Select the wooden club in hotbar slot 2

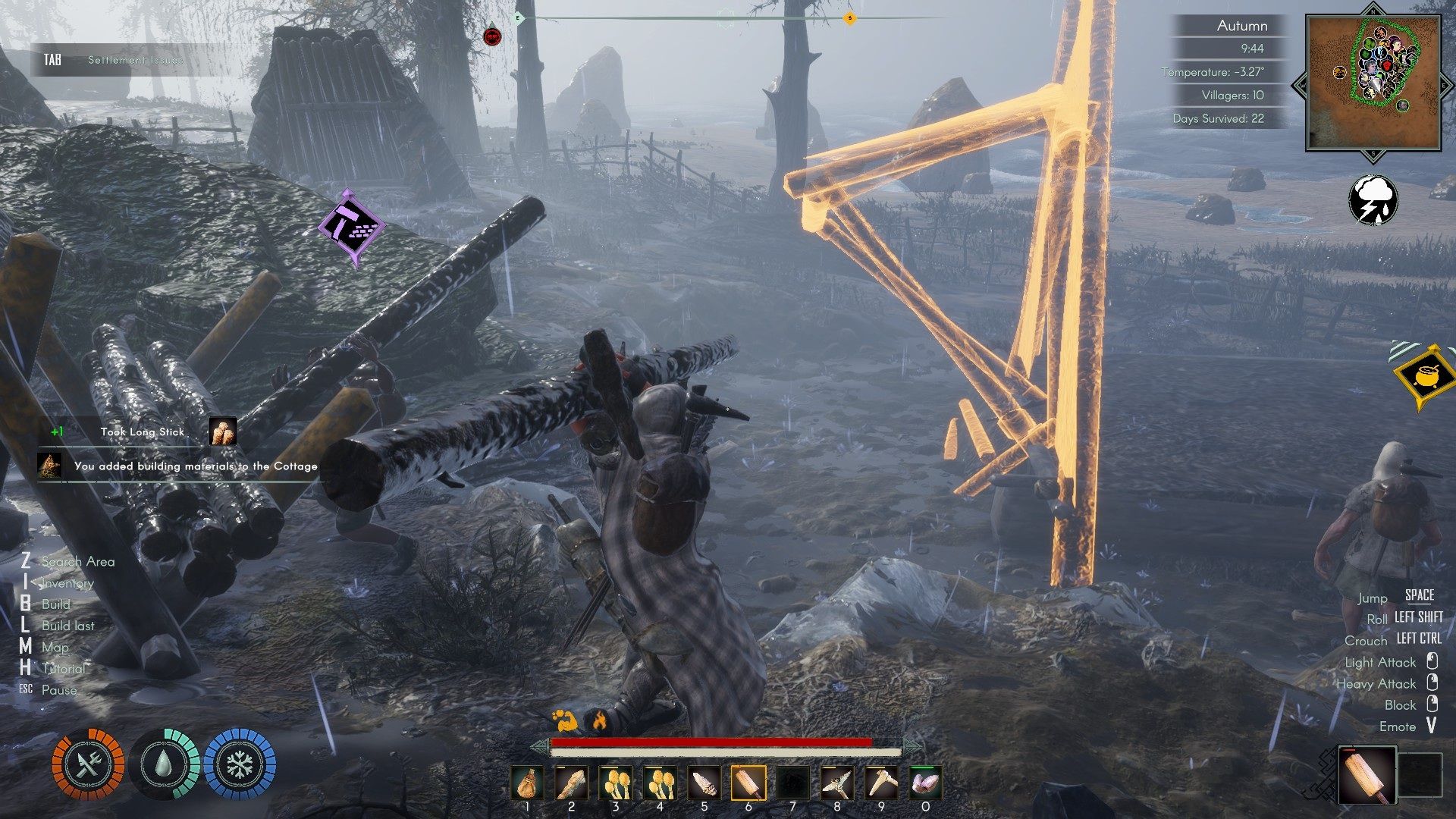571,783
